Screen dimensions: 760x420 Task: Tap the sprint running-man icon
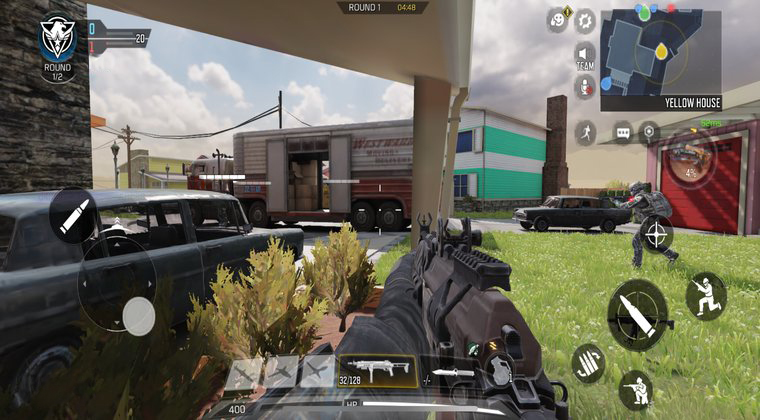pos(585,132)
